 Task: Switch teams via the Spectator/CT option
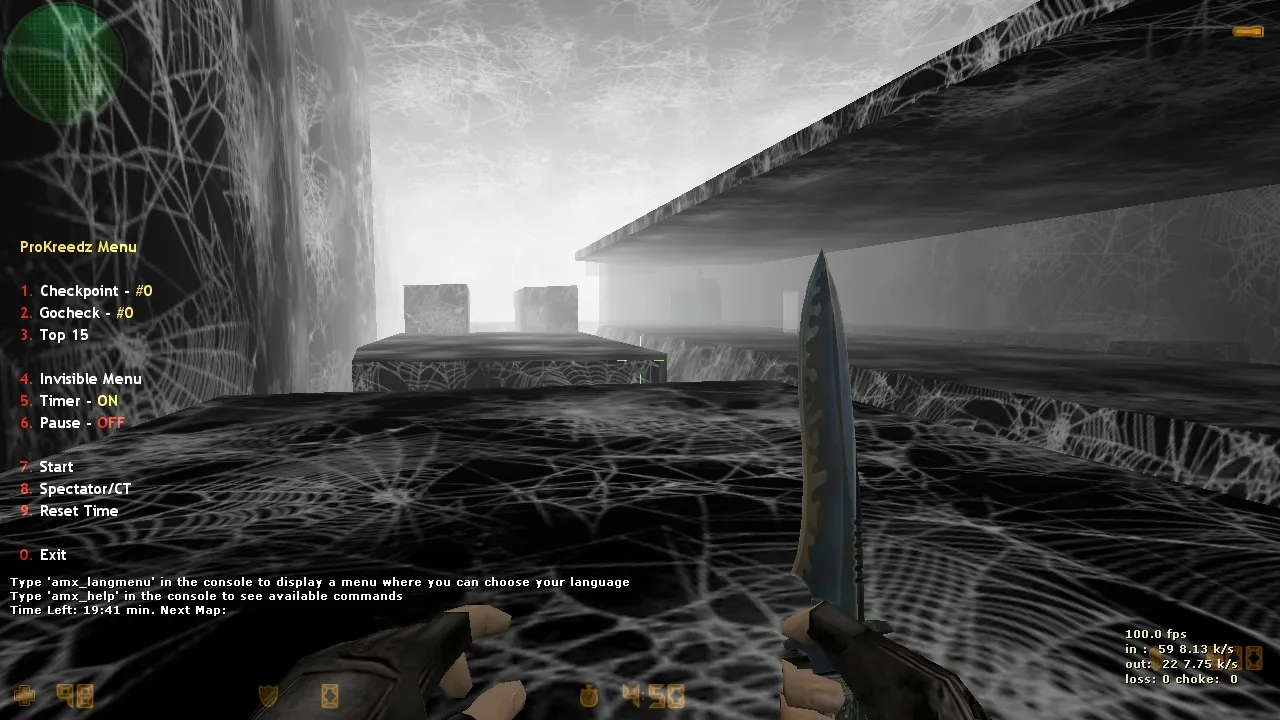[85, 488]
